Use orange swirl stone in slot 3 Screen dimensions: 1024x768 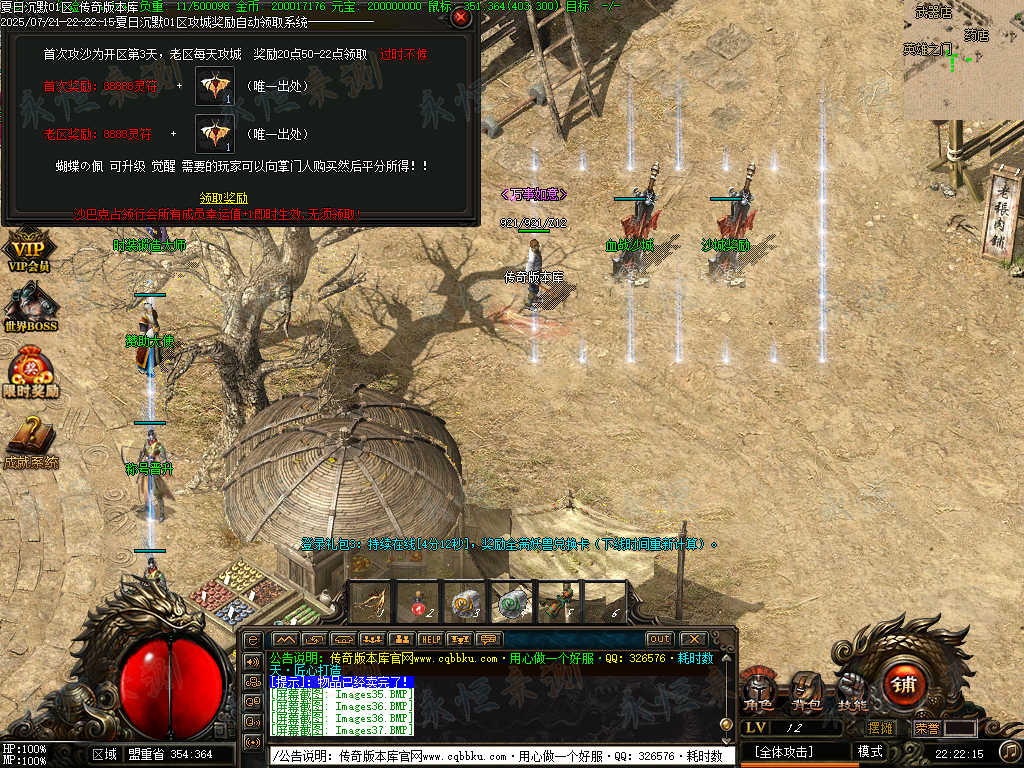(x=463, y=603)
